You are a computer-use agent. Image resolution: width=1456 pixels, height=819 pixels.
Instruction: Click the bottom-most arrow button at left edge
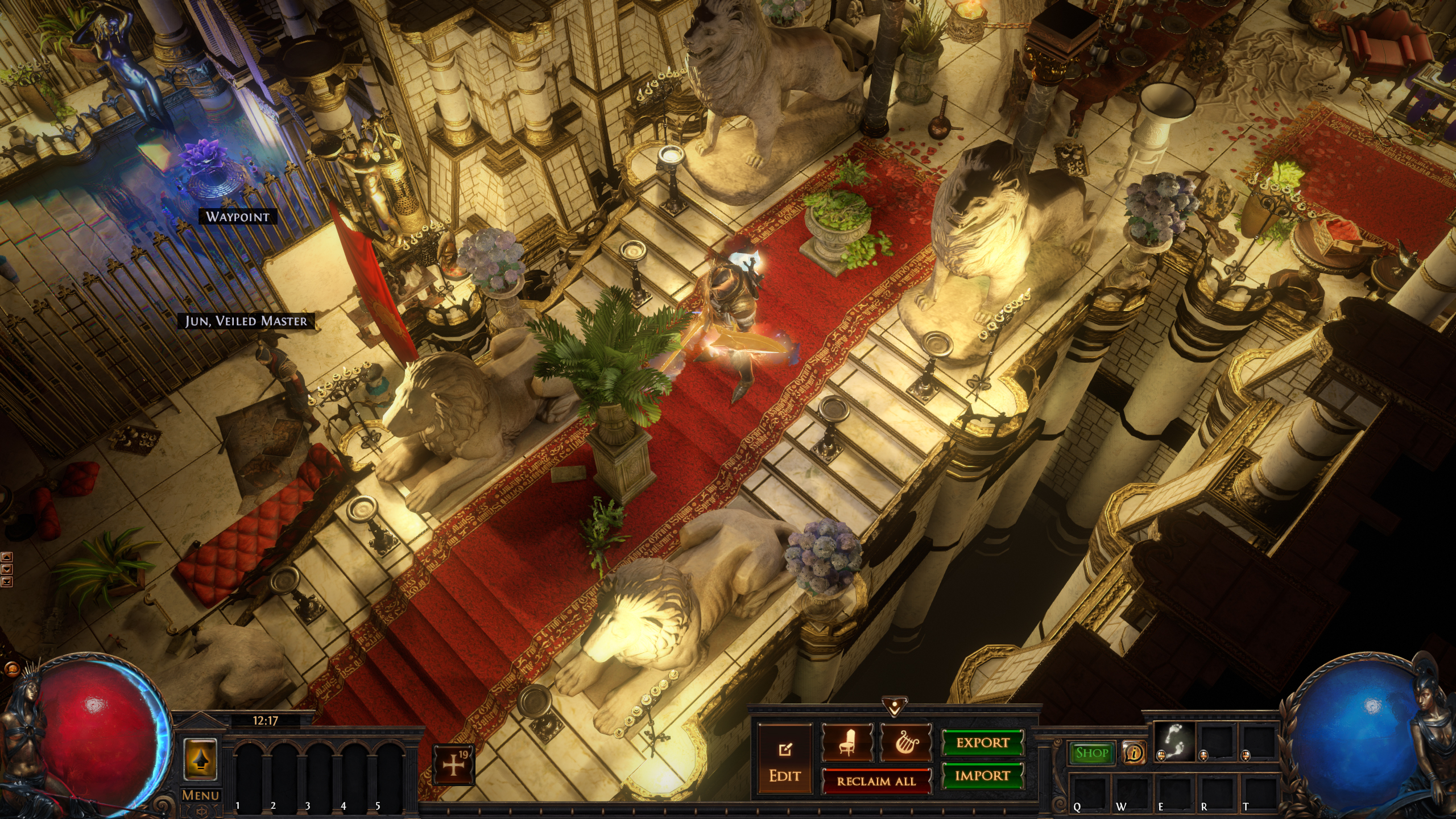(7, 581)
